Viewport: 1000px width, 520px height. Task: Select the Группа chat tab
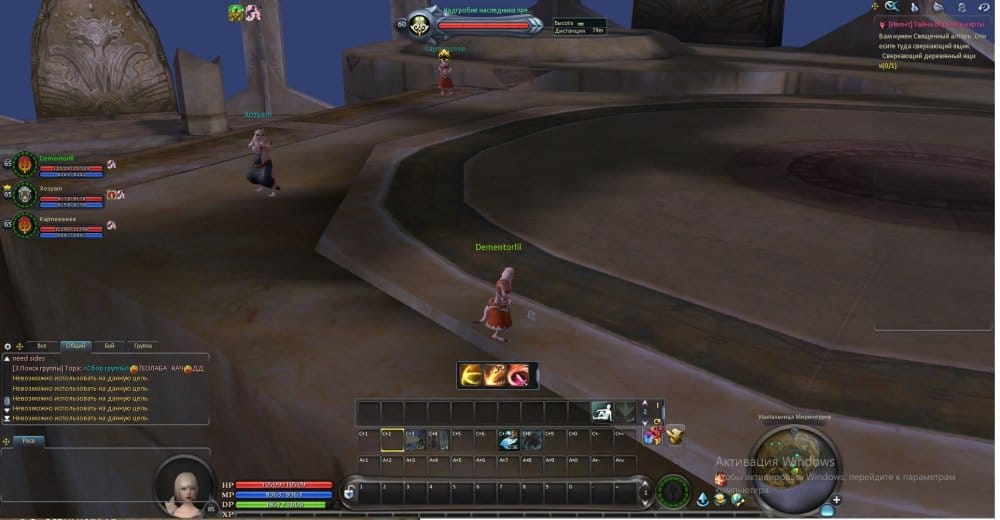click(143, 345)
